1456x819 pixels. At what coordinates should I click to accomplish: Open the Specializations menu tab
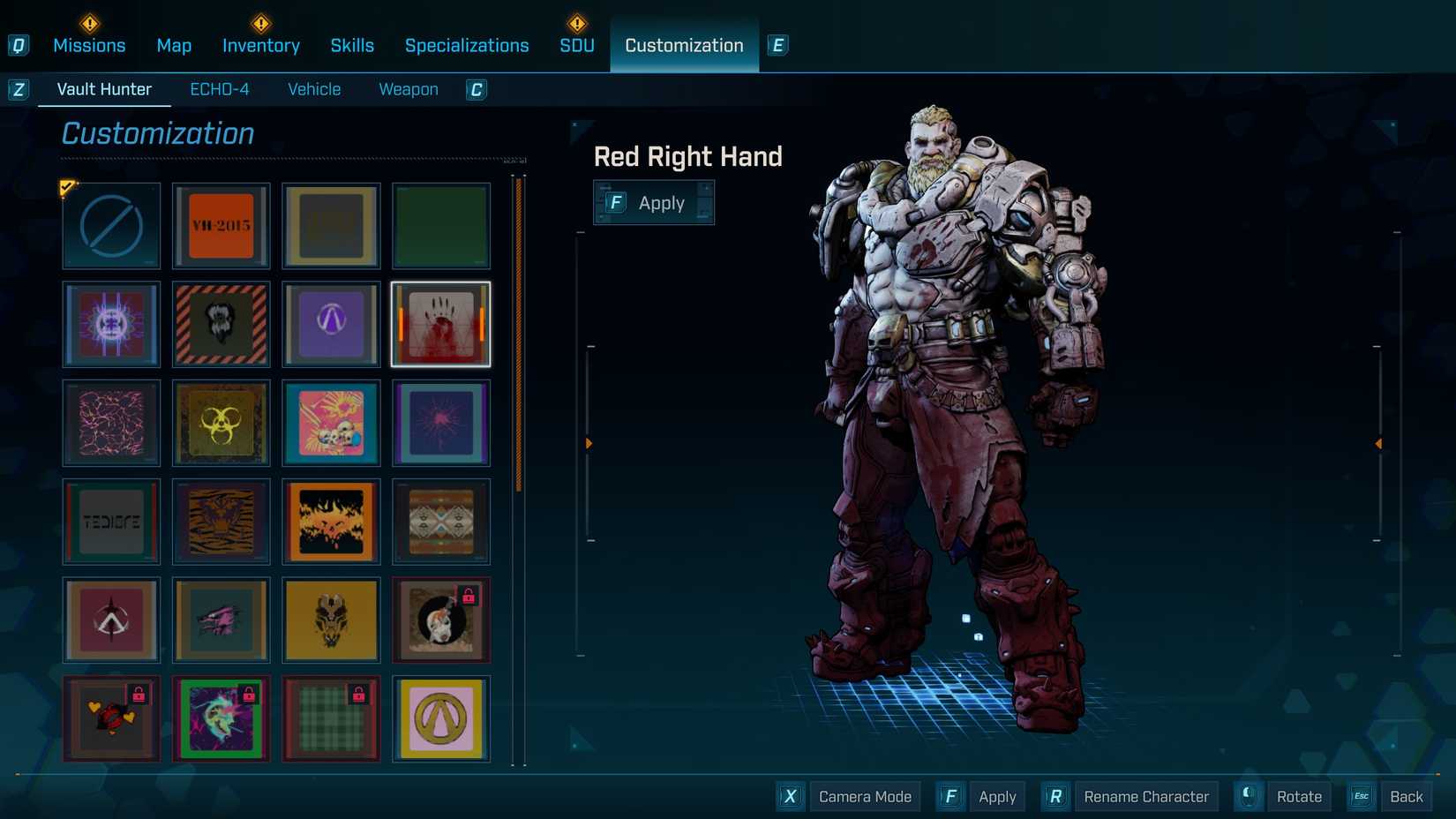[x=467, y=45]
